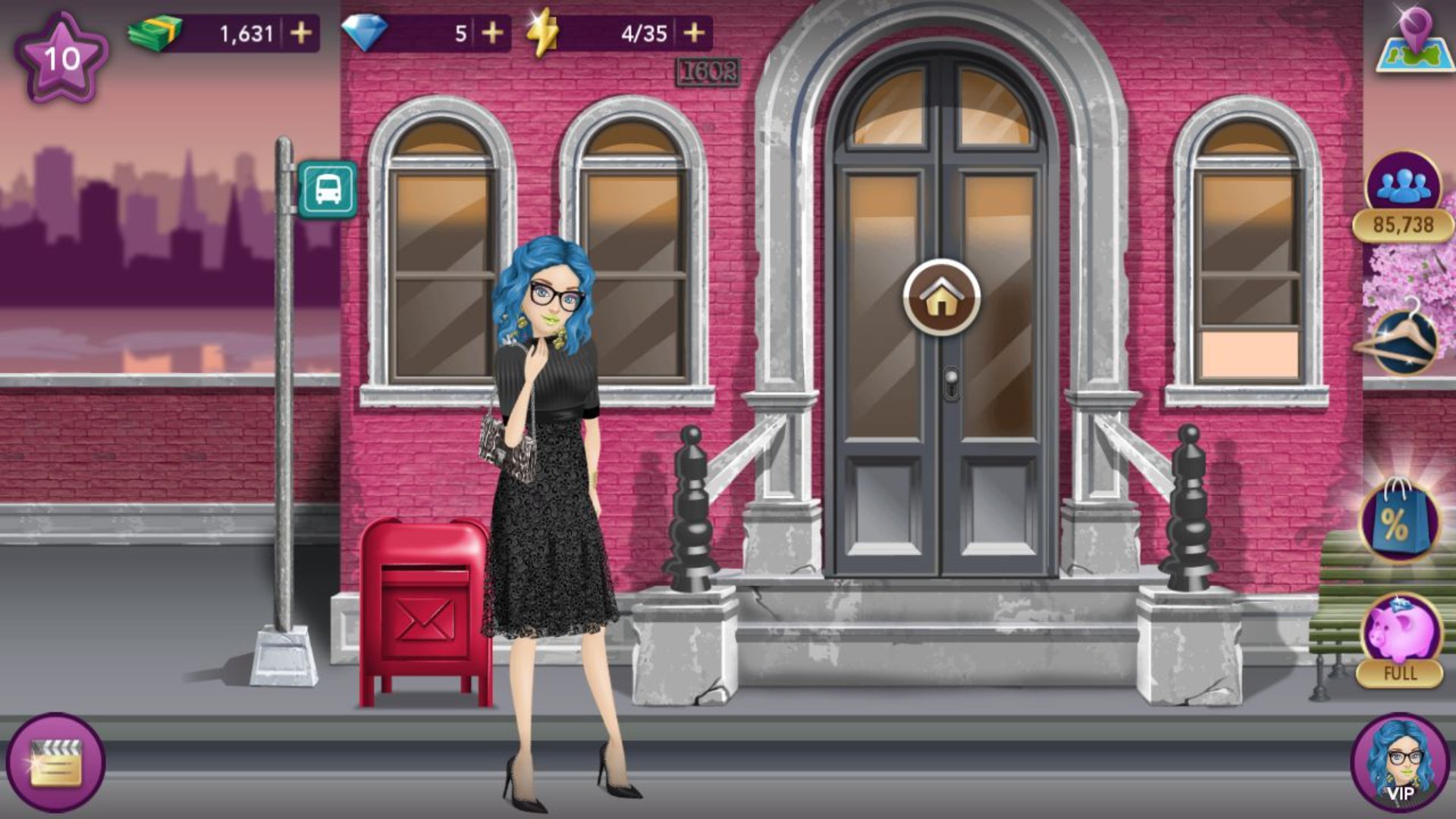The width and height of the screenshot is (1456, 819).
Task: Add more cash with the plus button
Action: pyautogui.click(x=301, y=33)
